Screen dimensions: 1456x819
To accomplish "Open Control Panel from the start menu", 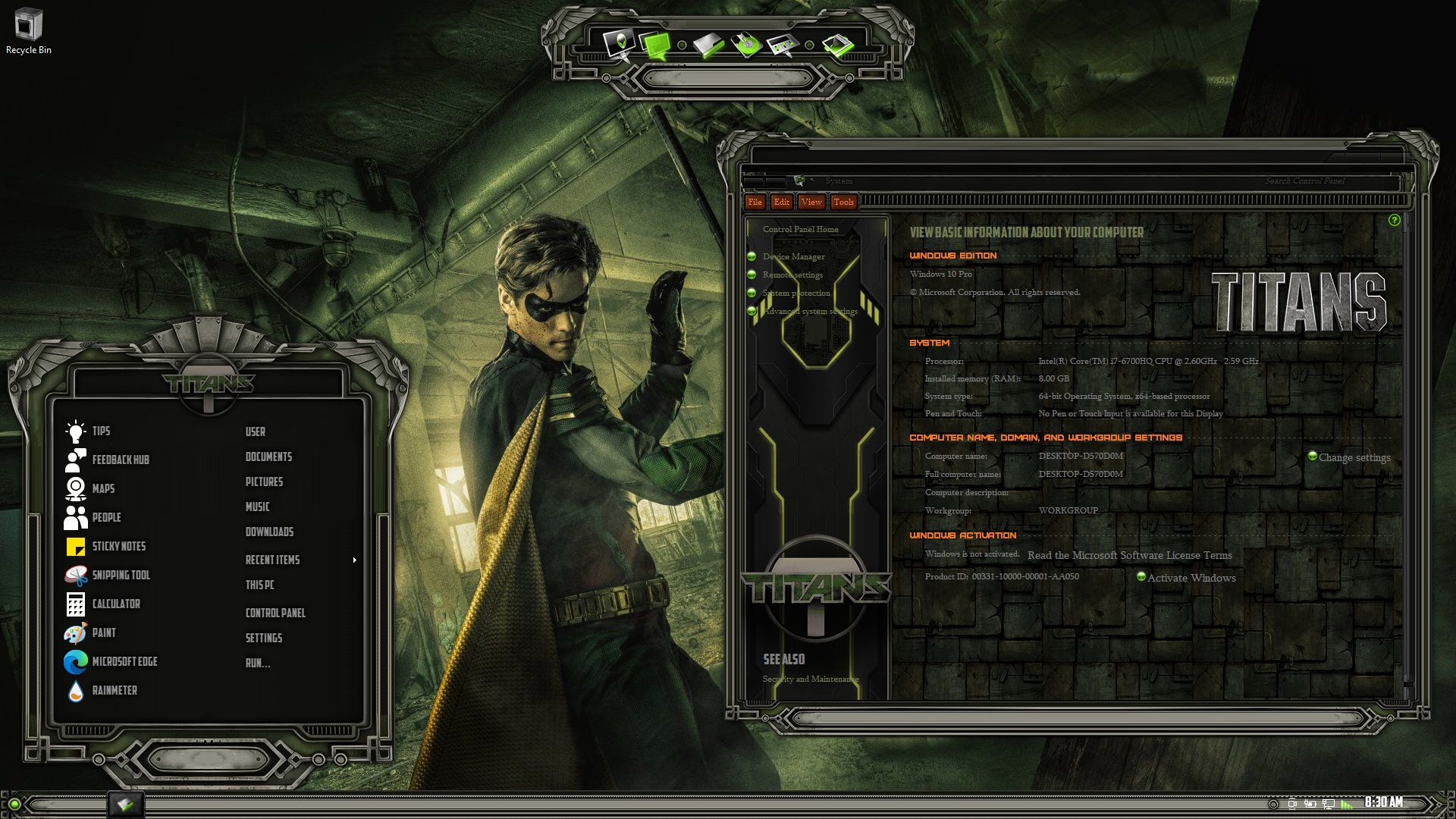I will 275,613.
